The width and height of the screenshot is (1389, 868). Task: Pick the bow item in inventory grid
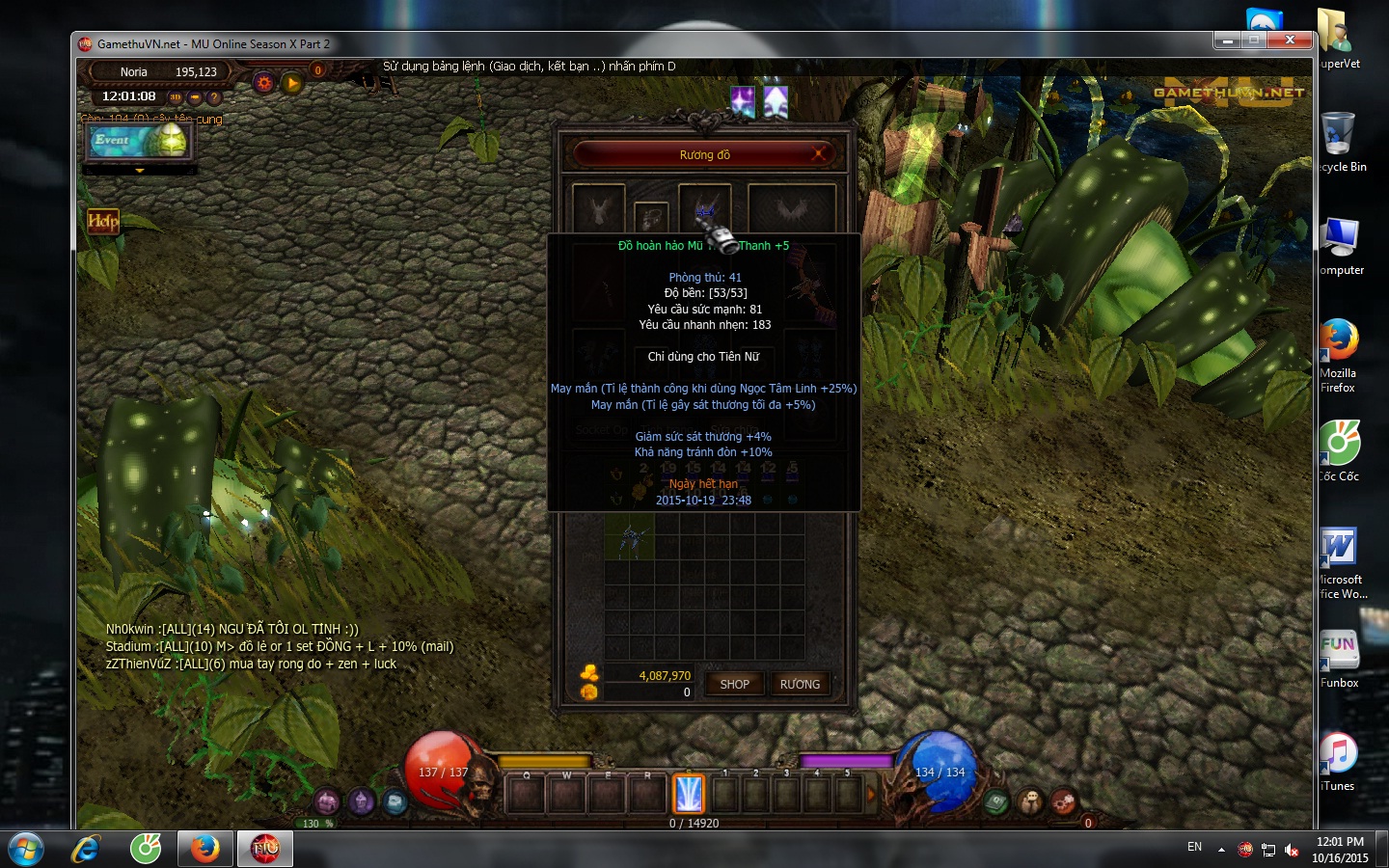point(630,537)
